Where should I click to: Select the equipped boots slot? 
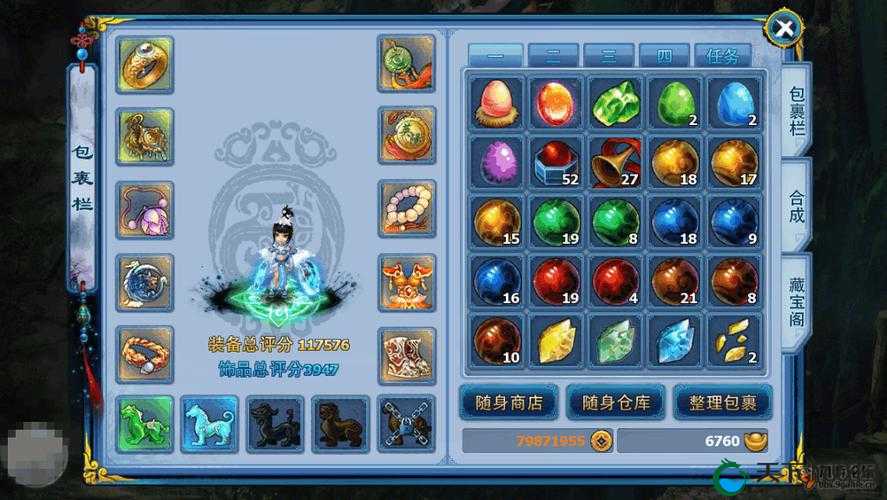[407, 355]
